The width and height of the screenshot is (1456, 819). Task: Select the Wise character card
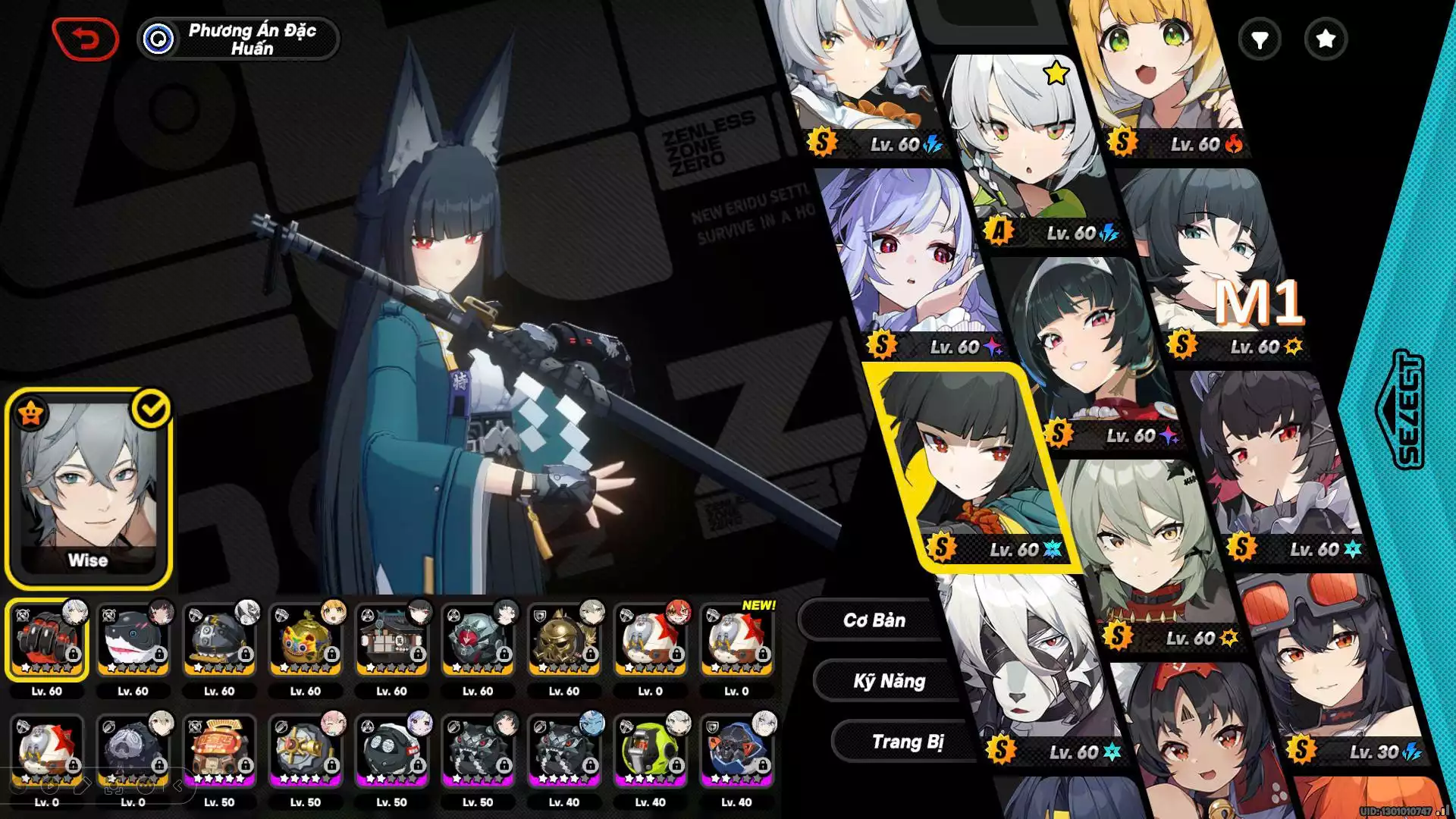[x=89, y=489]
